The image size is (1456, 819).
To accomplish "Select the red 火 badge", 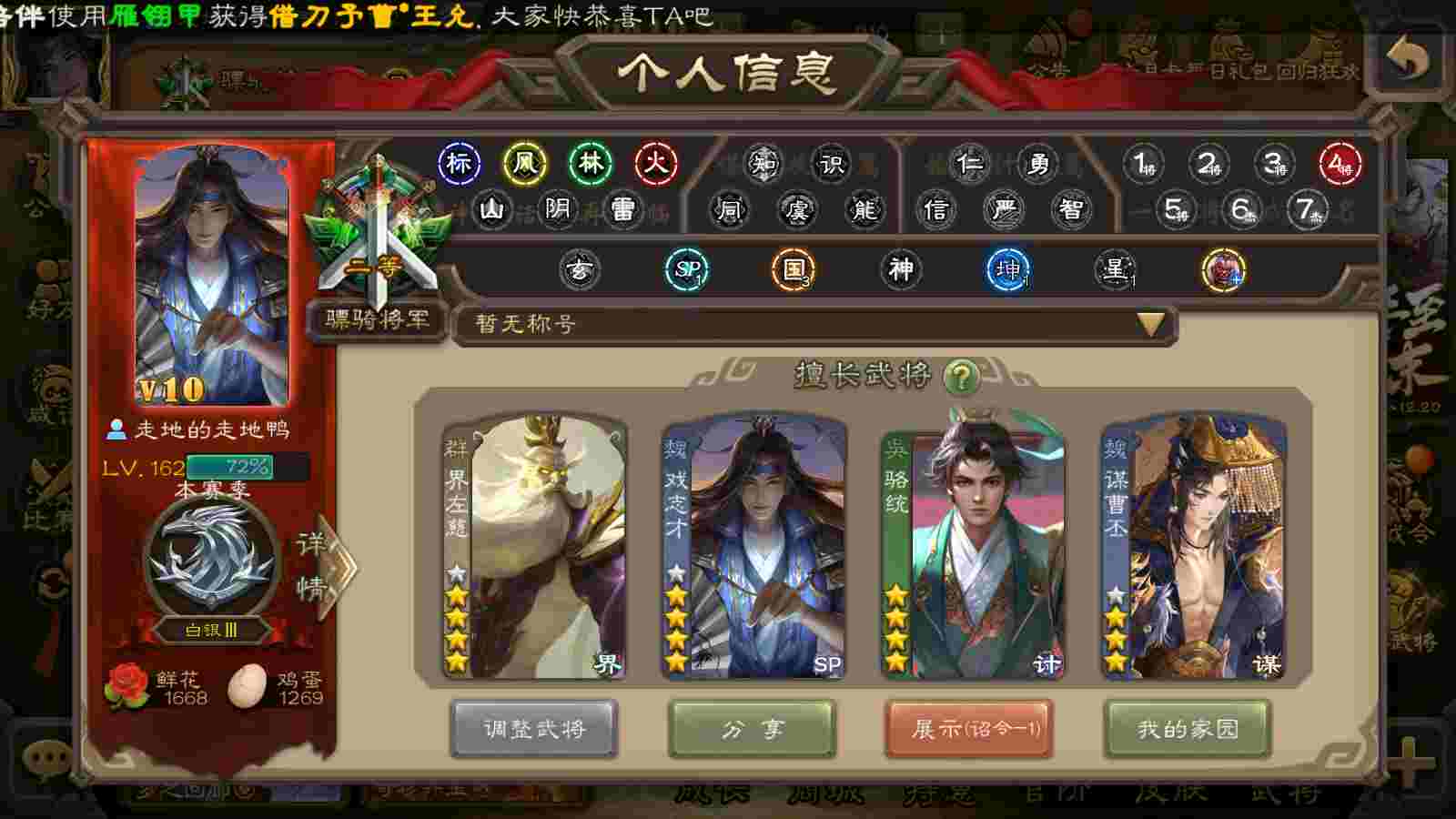I will 656,164.
